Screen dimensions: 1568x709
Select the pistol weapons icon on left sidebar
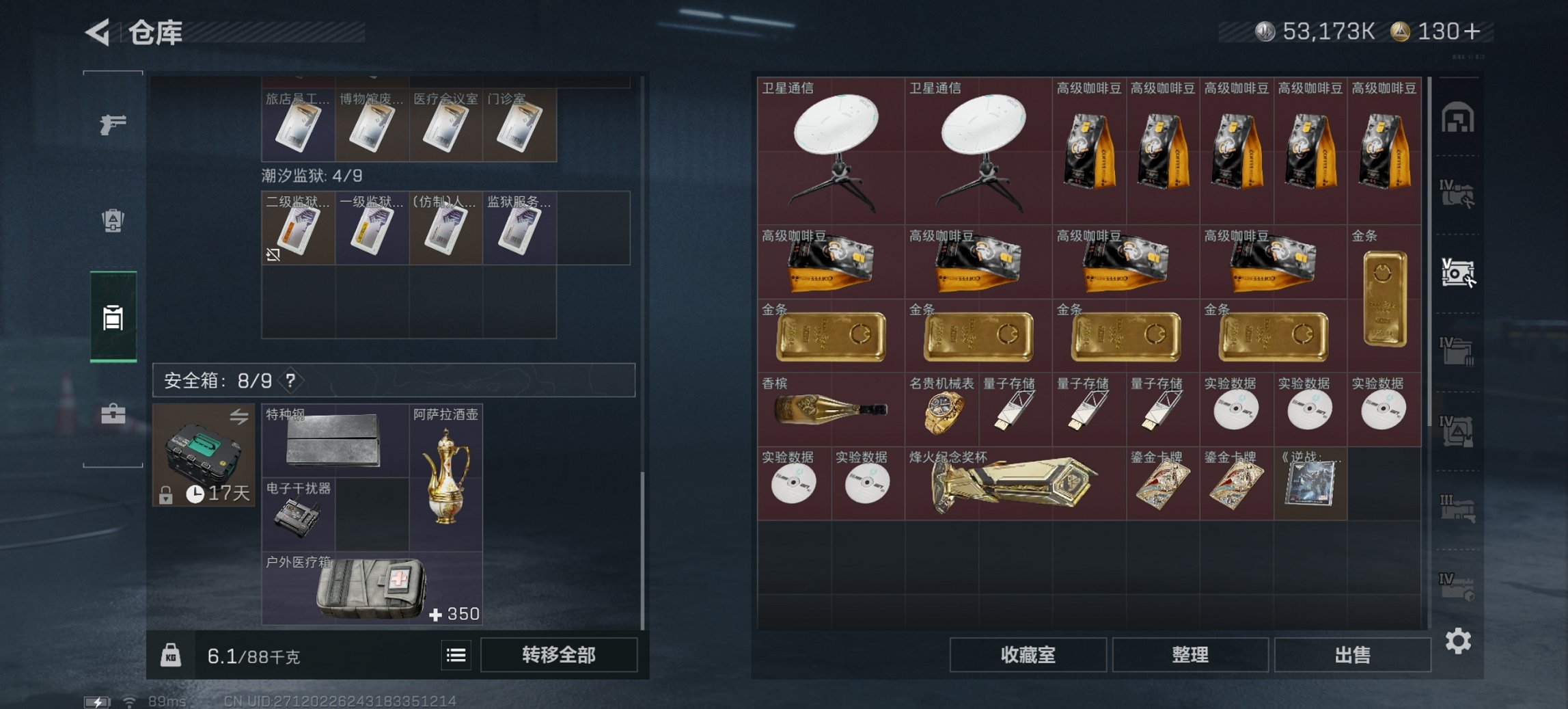(x=115, y=125)
